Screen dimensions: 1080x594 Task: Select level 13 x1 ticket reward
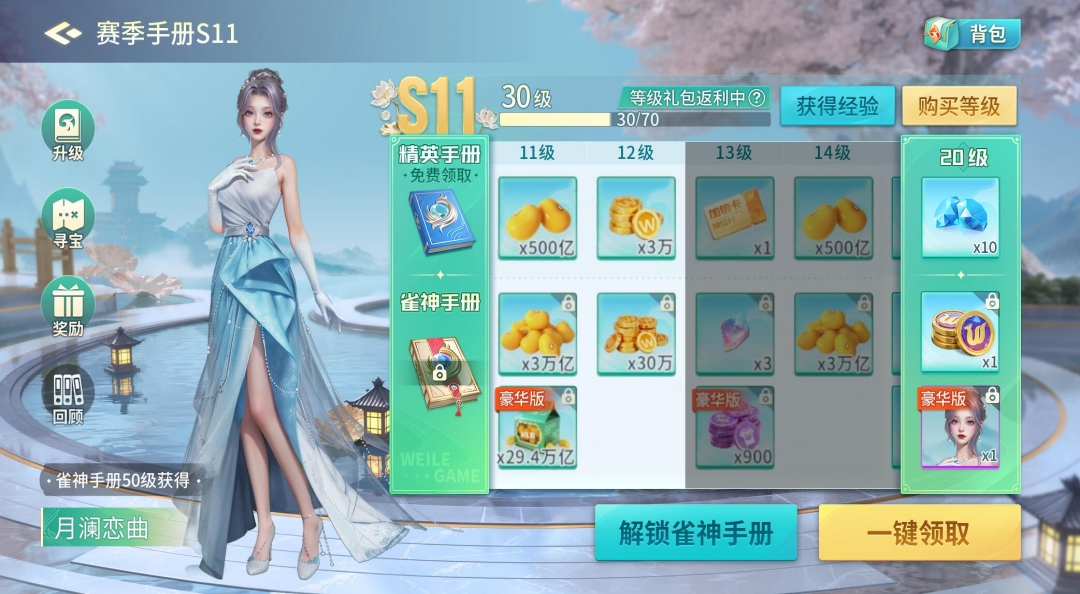click(734, 217)
